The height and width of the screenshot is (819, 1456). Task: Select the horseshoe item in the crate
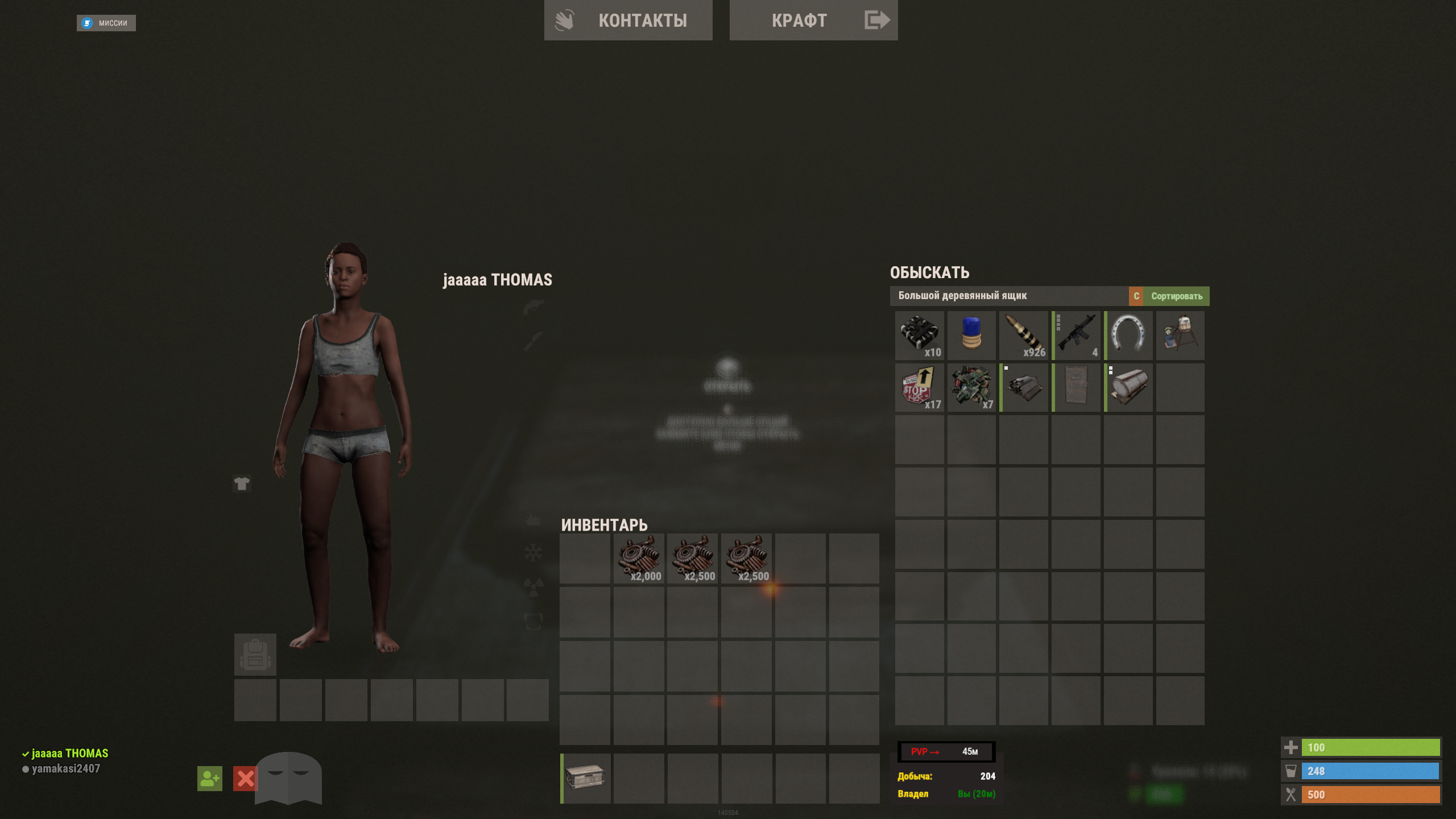click(1130, 336)
